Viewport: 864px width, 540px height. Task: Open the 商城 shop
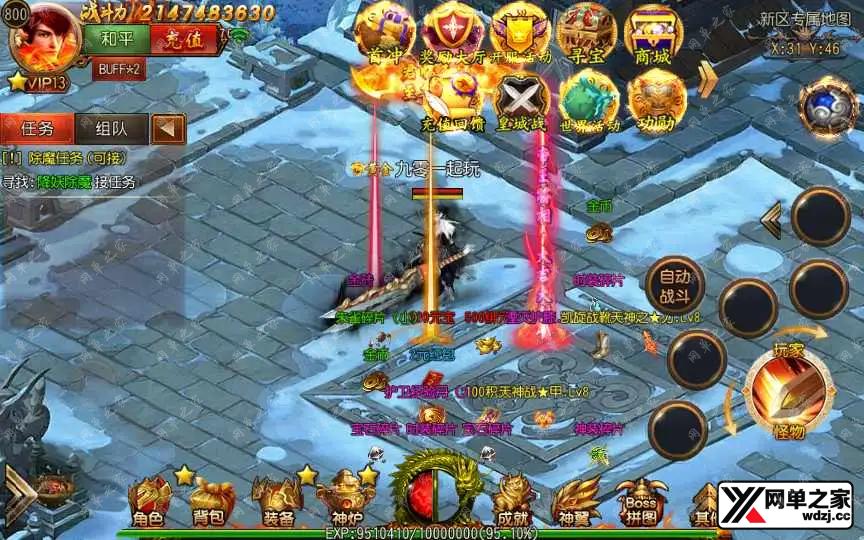(x=654, y=33)
